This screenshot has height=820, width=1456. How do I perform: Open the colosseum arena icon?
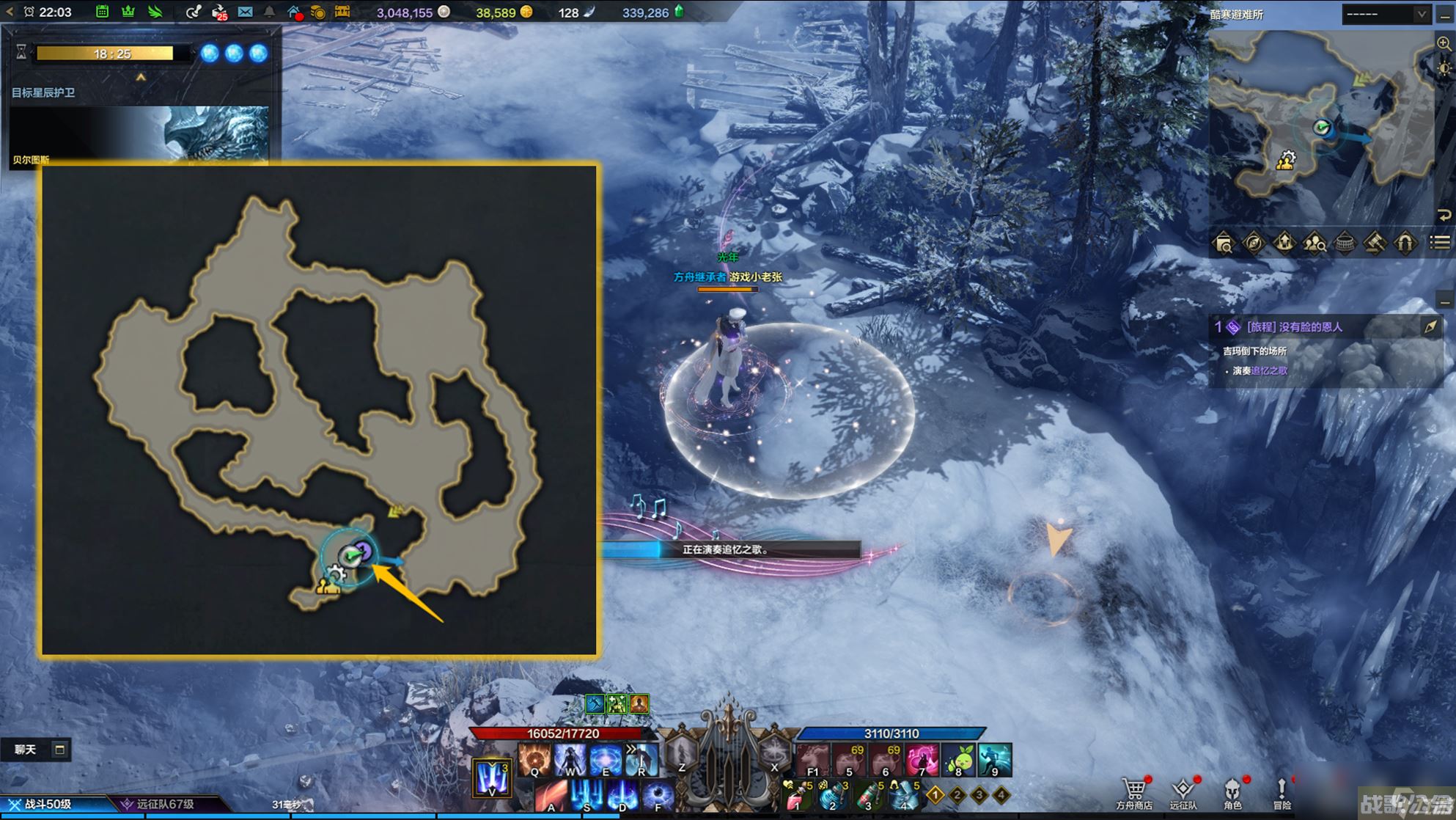coord(1345,243)
